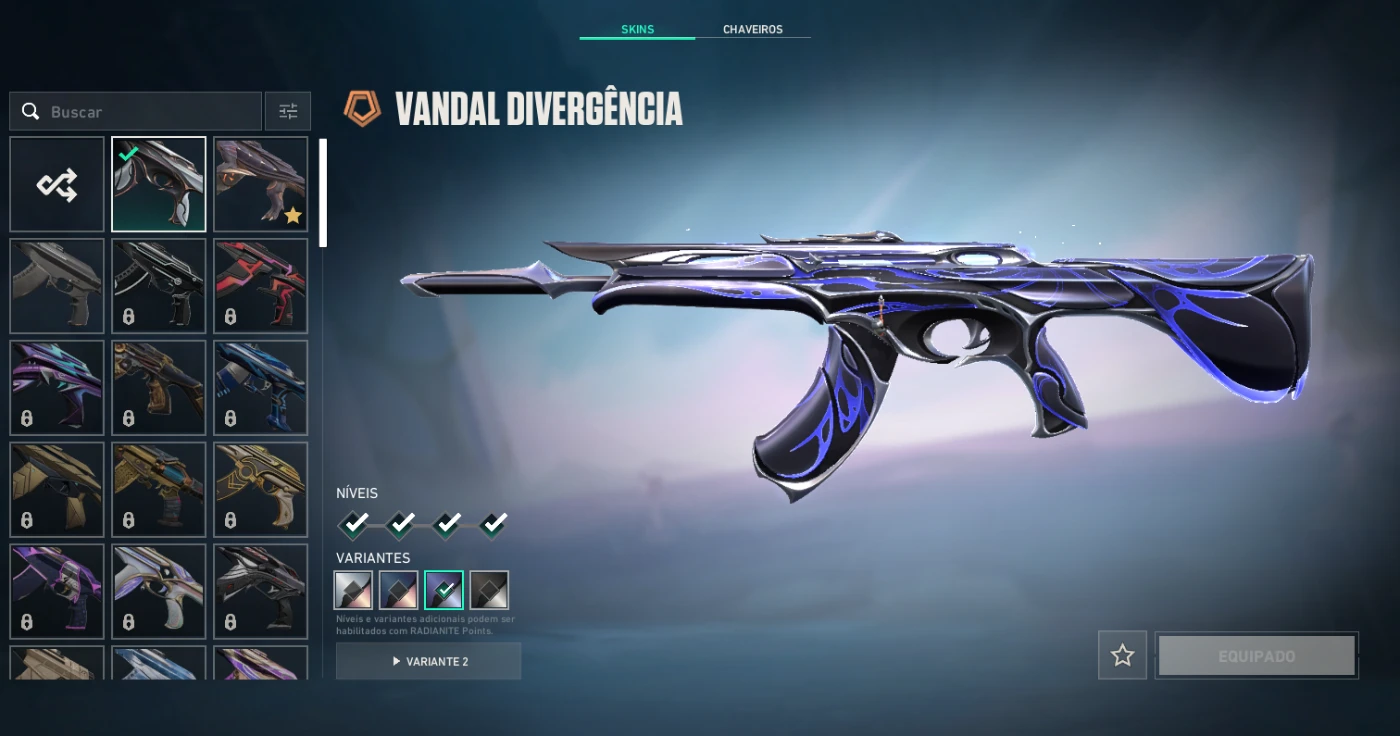This screenshot has height=736, width=1400.
Task: Pick the last dark grey variant swatch
Action: (x=489, y=590)
